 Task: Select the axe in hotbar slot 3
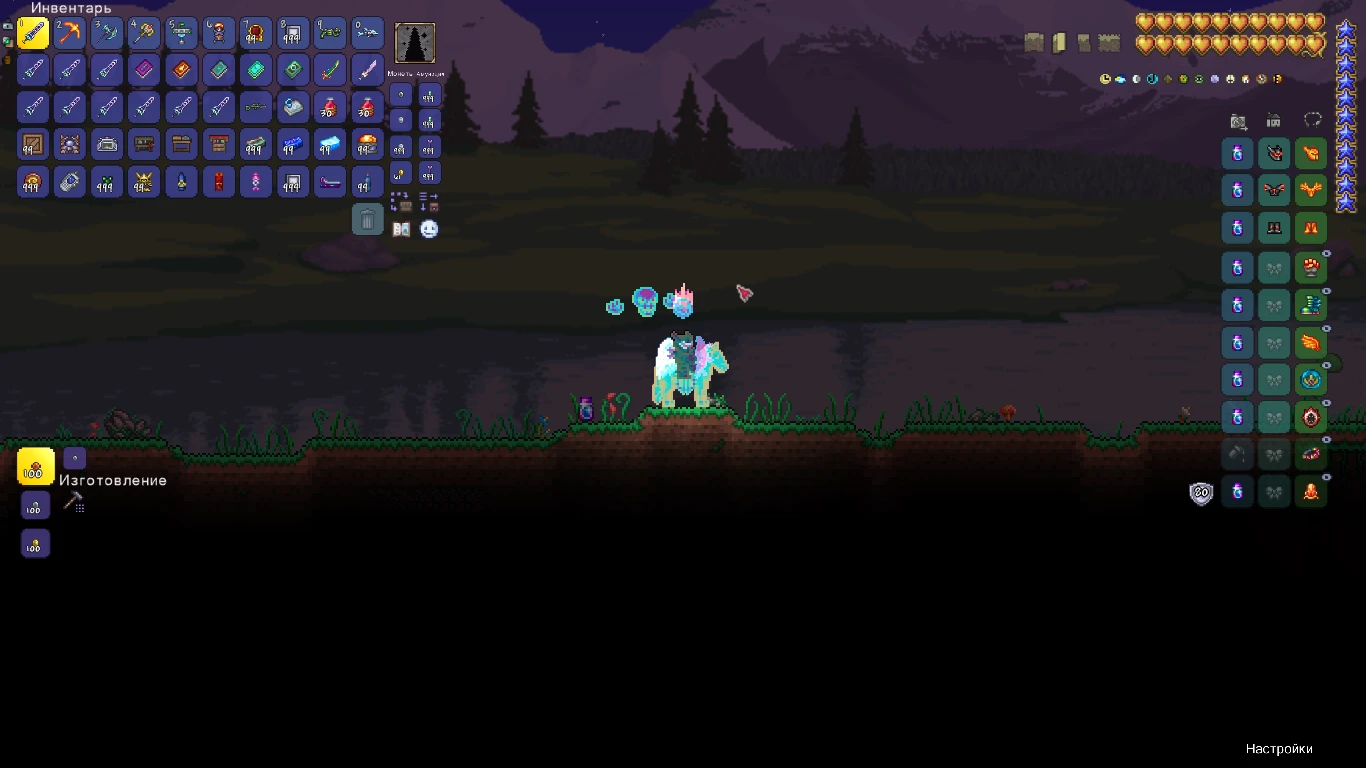[107, 33]
